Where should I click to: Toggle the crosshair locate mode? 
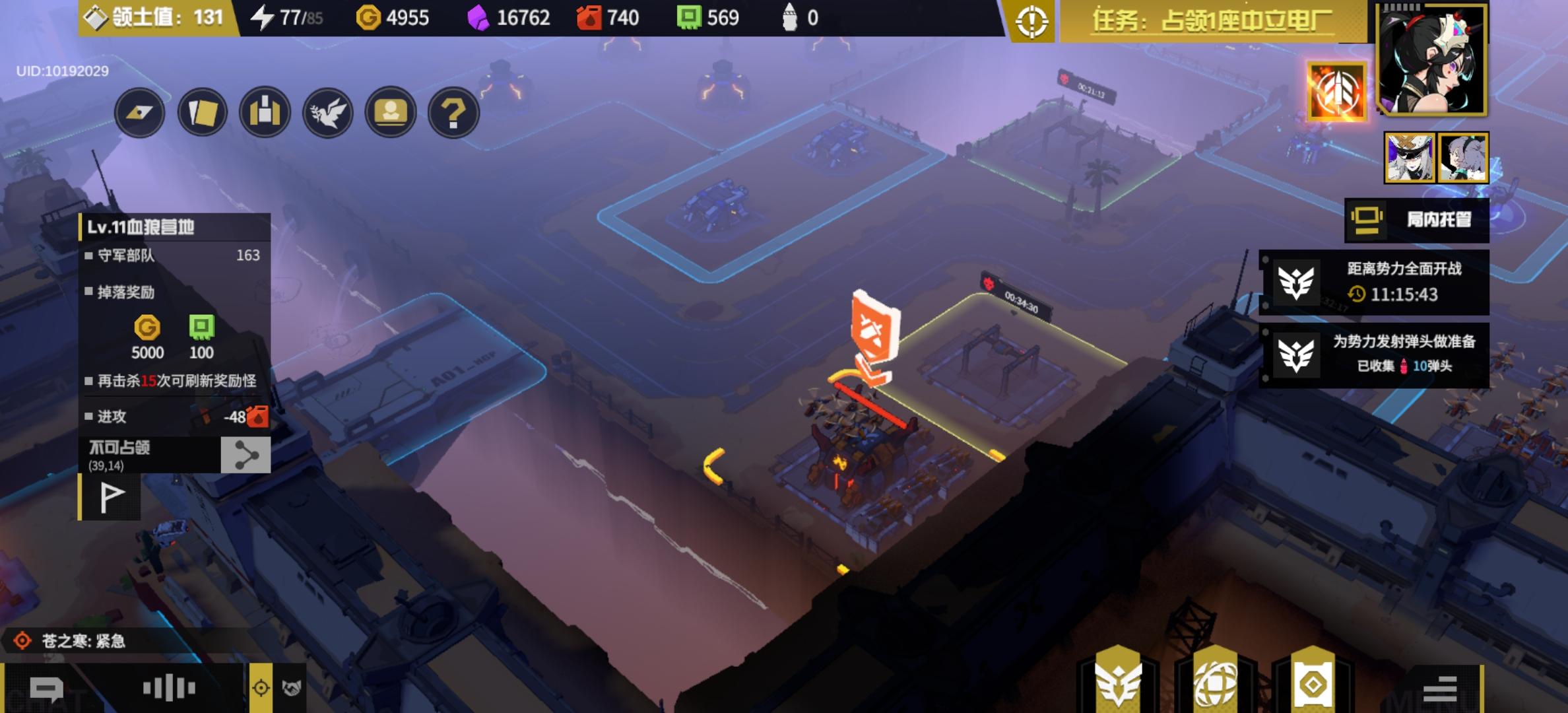pos(260,687)
